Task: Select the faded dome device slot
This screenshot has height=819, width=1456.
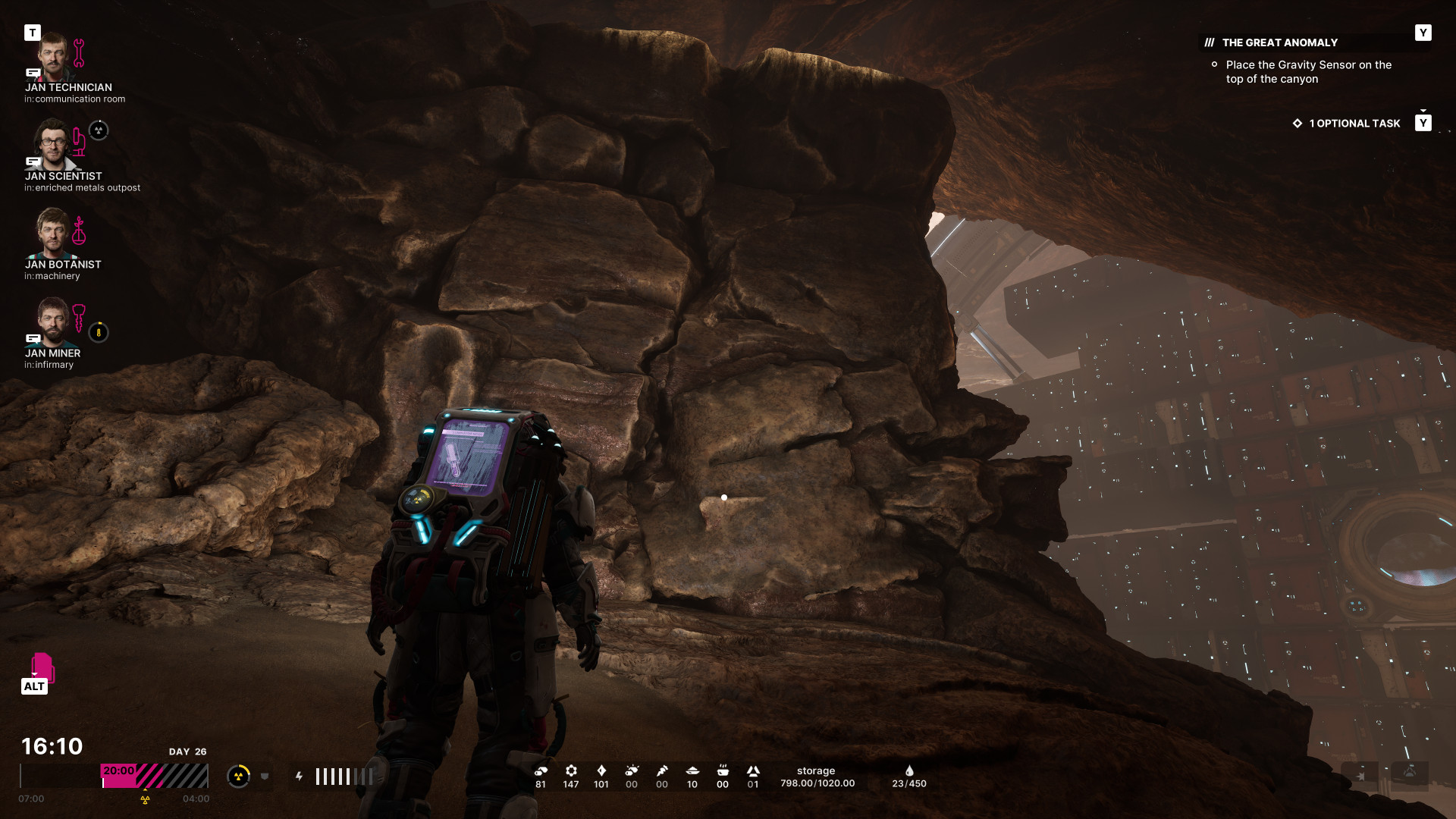Action: (x=1409, y=773)
